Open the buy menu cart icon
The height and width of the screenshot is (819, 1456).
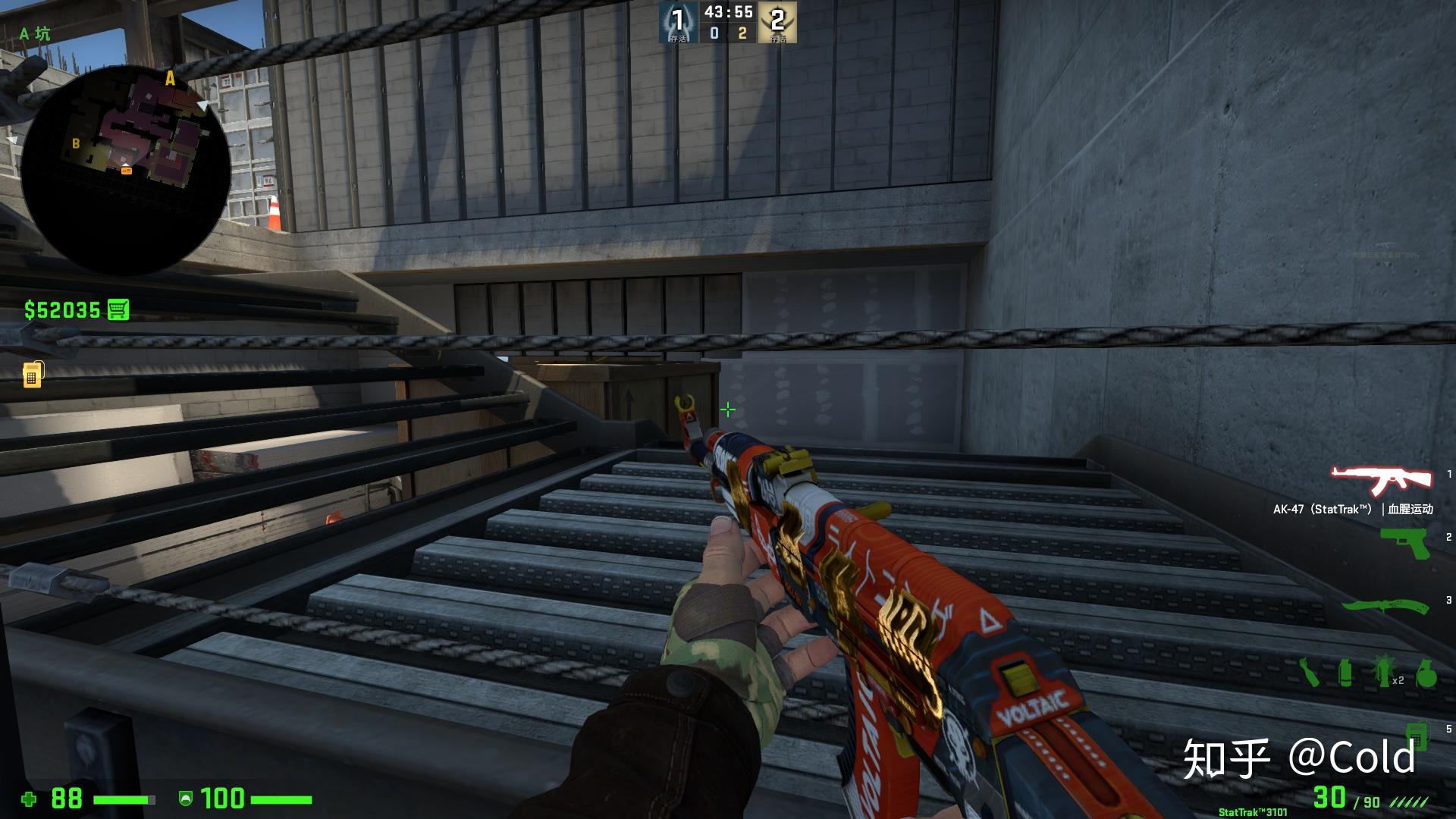(118, 309)
